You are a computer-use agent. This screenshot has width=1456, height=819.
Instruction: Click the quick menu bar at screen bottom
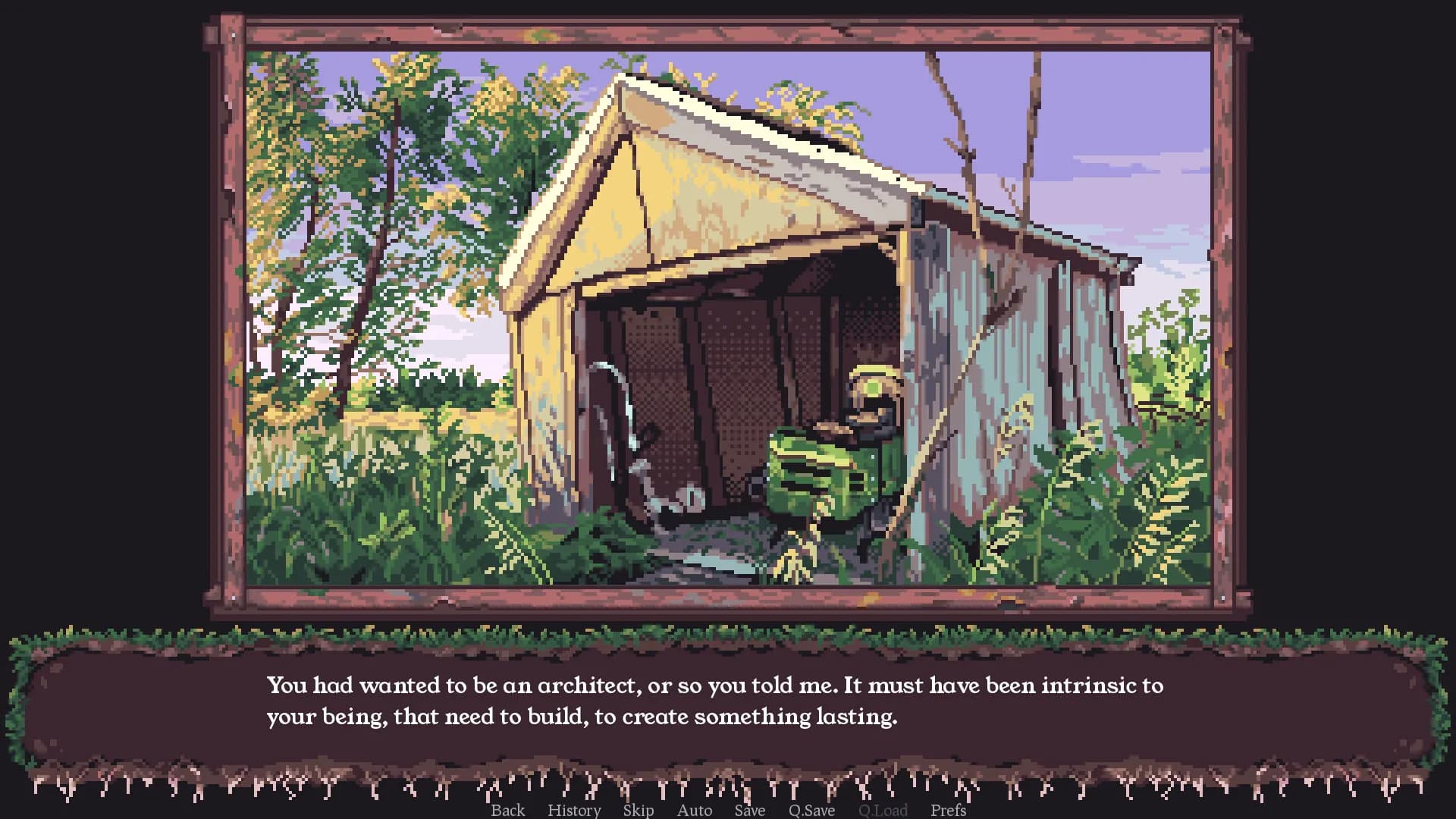(728, 810)
